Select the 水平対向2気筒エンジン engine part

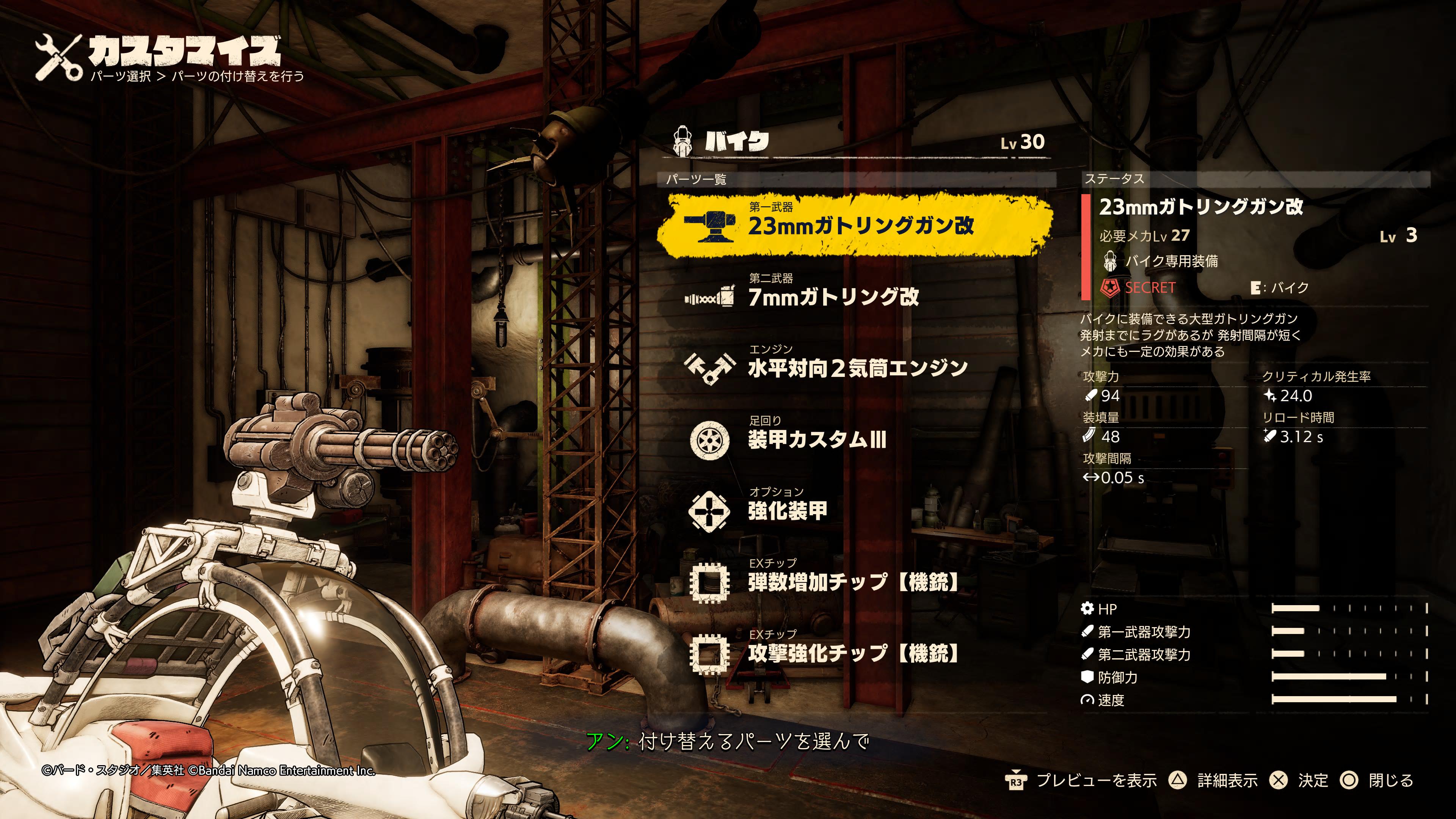[x=857, y=367]
